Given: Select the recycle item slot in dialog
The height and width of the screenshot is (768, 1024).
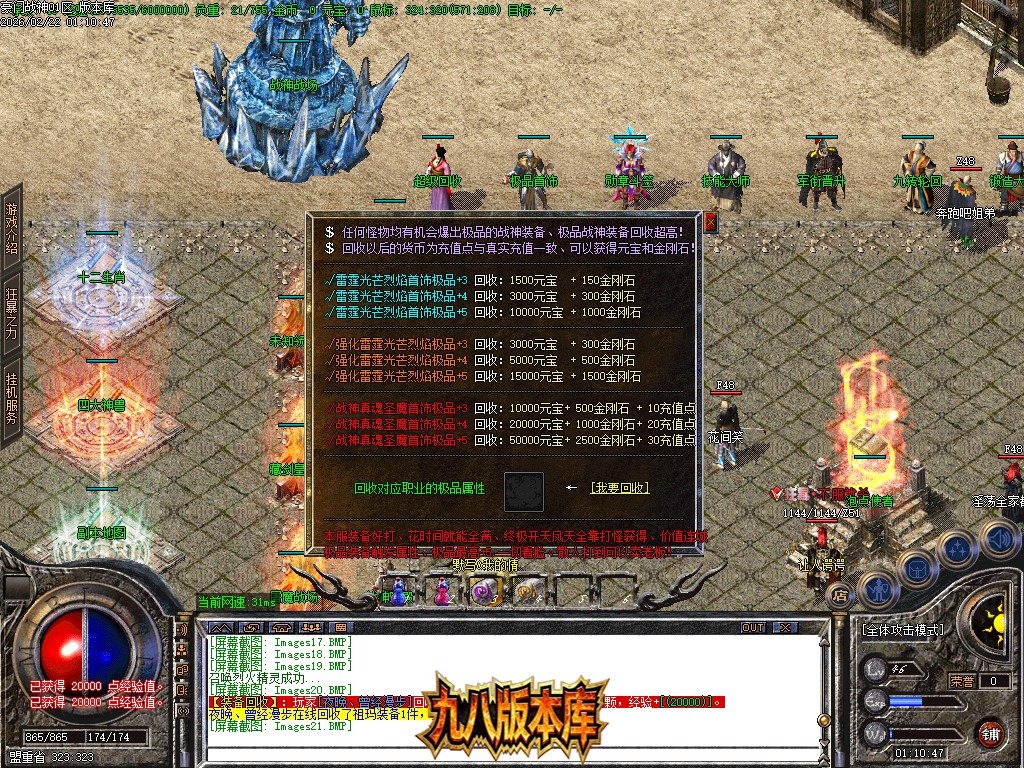Looking at the screenshot, I should [x=524, y=491].
